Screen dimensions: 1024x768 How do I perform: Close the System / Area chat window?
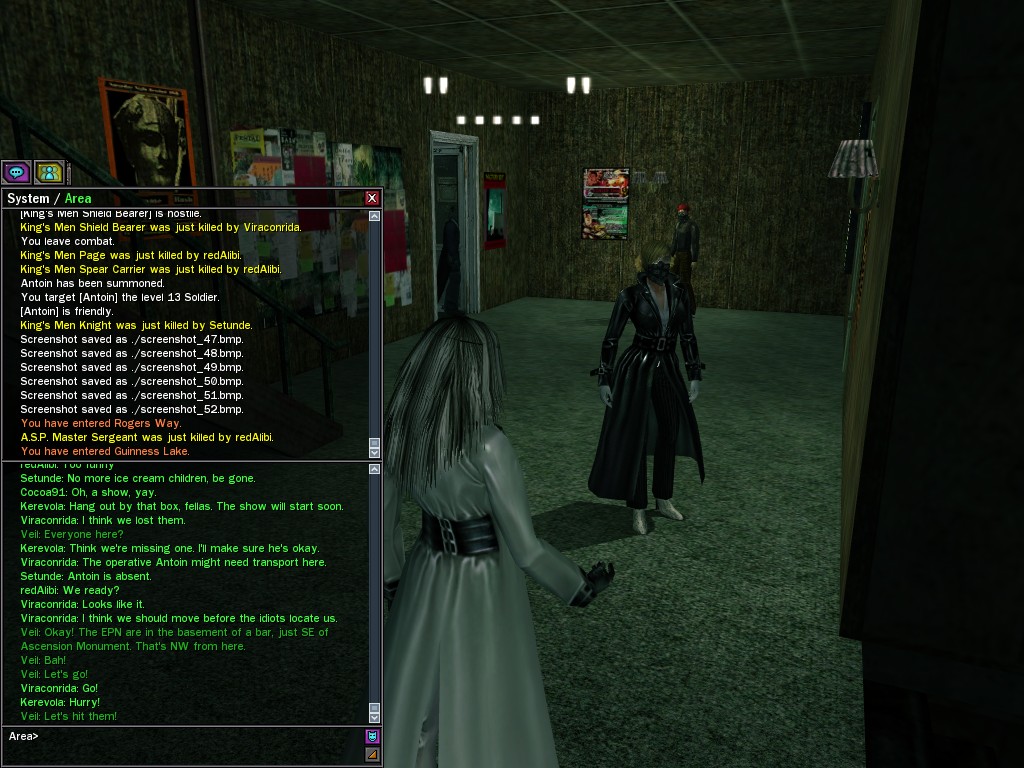point(372,198)
